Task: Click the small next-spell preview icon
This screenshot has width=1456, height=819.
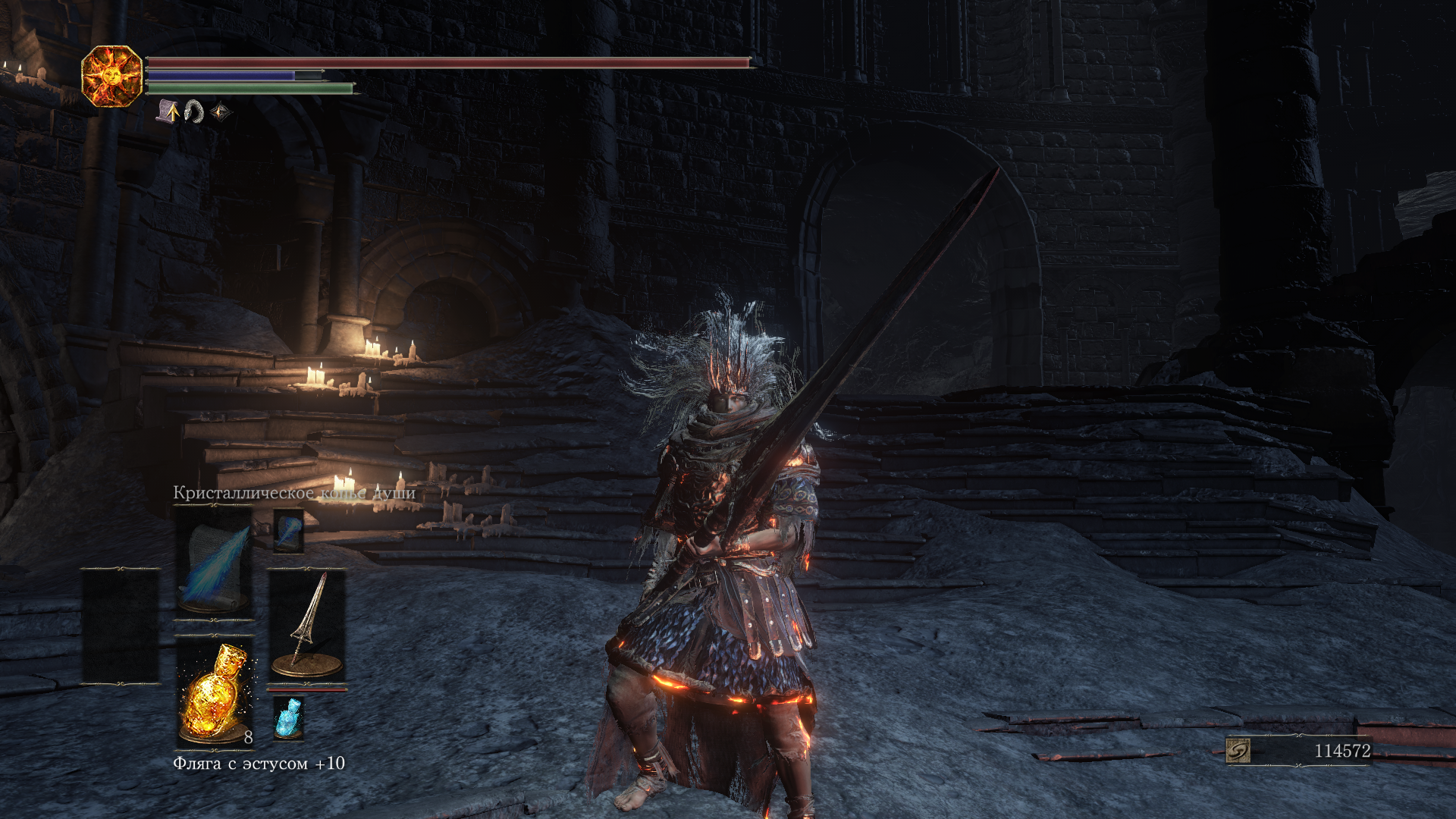Action: [x=288, y=530]
